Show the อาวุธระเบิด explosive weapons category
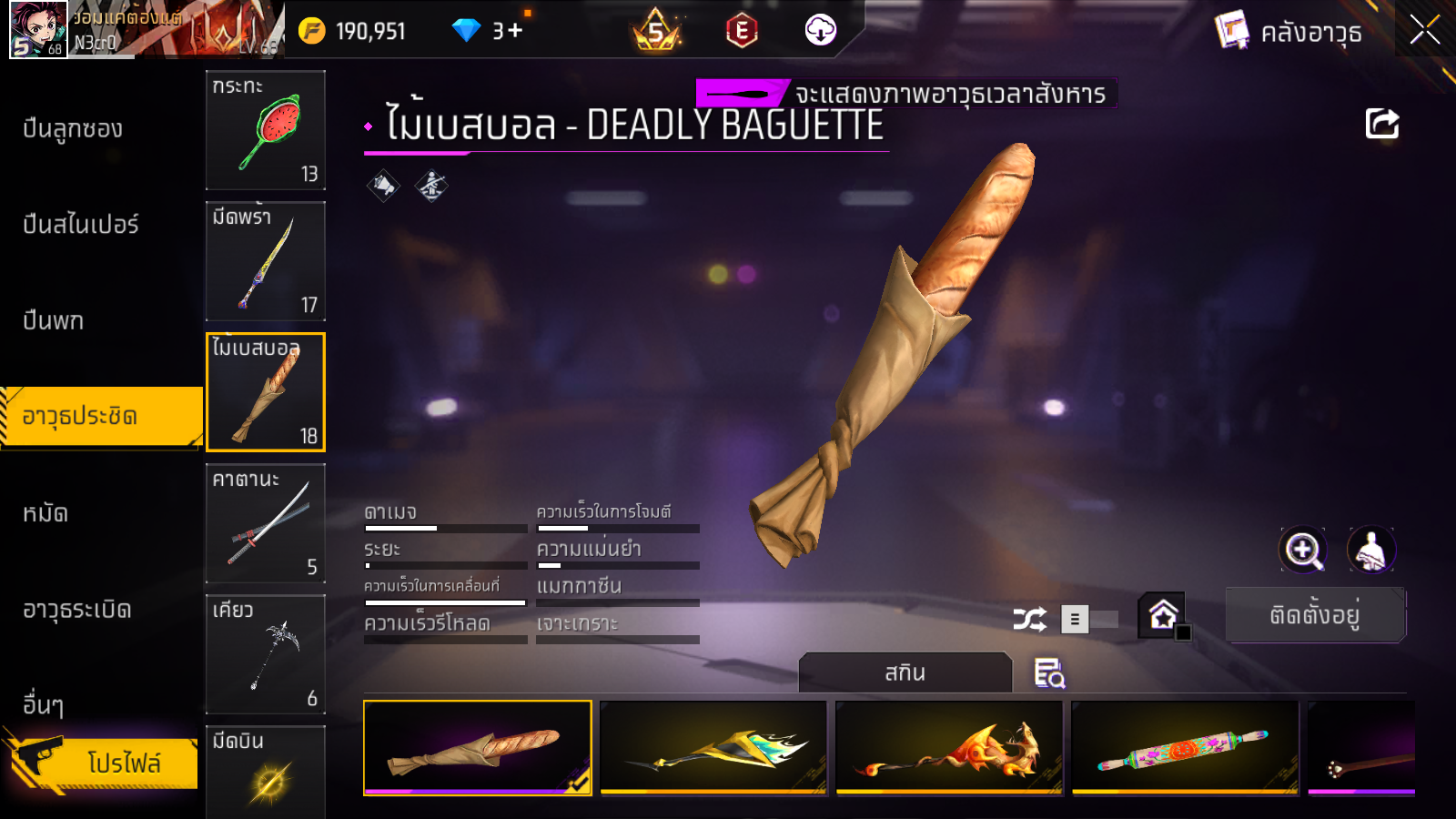 [77, 610]
